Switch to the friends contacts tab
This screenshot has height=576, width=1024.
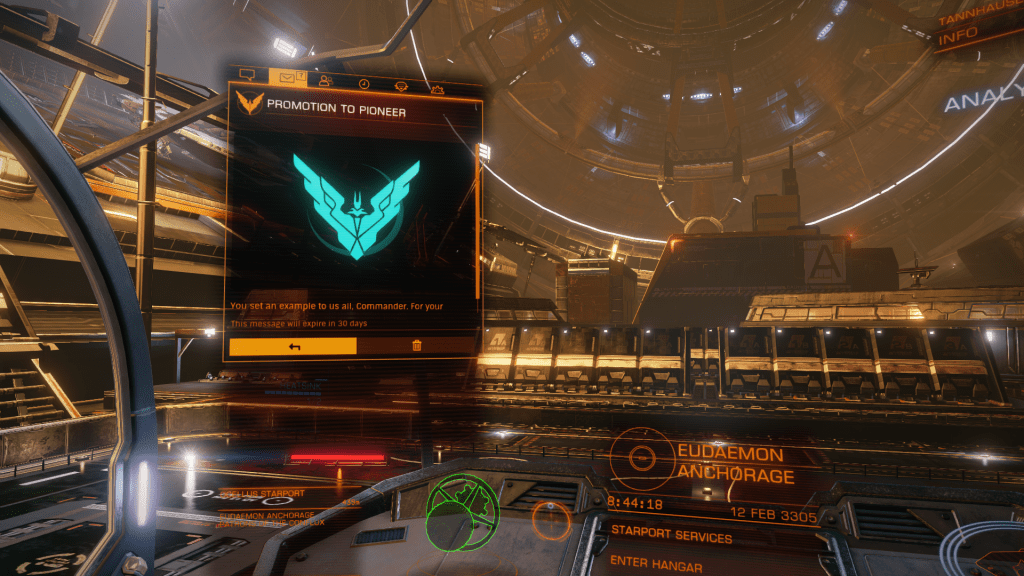(x=326, y=79)
